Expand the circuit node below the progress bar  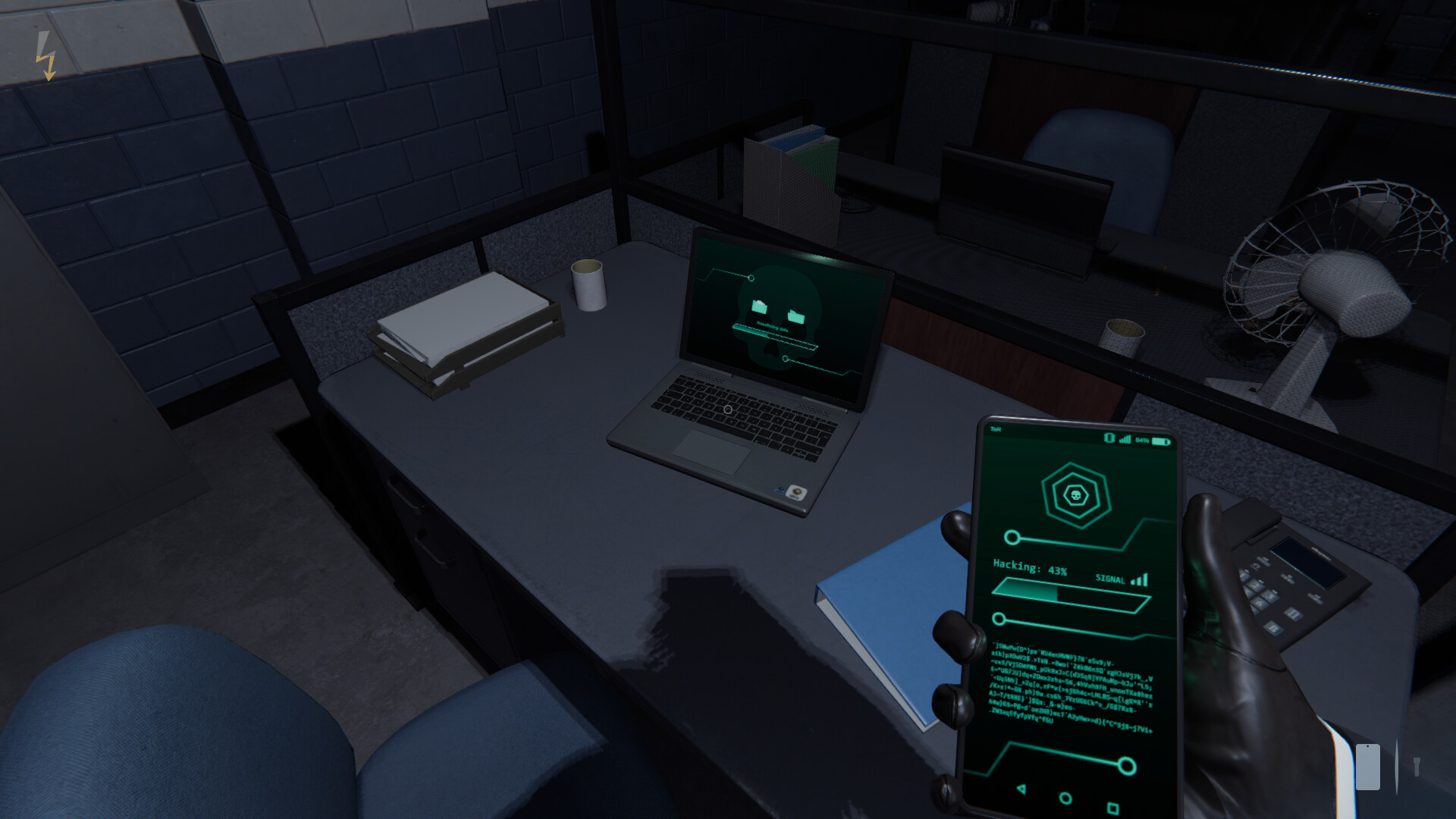pos(999,618)
